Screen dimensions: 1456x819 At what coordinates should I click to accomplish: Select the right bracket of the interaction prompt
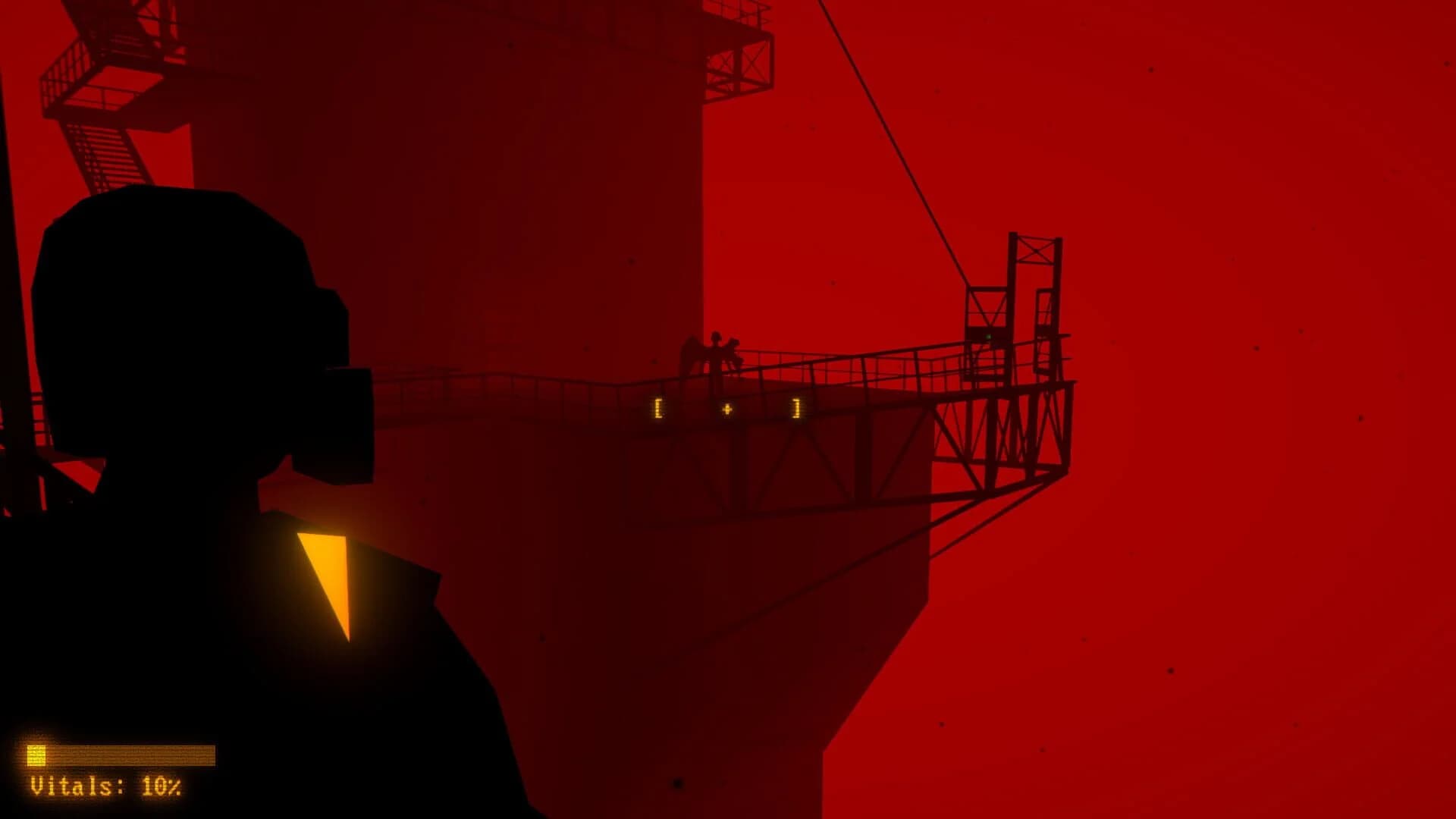pyautogui.click(x=795, y=407)
